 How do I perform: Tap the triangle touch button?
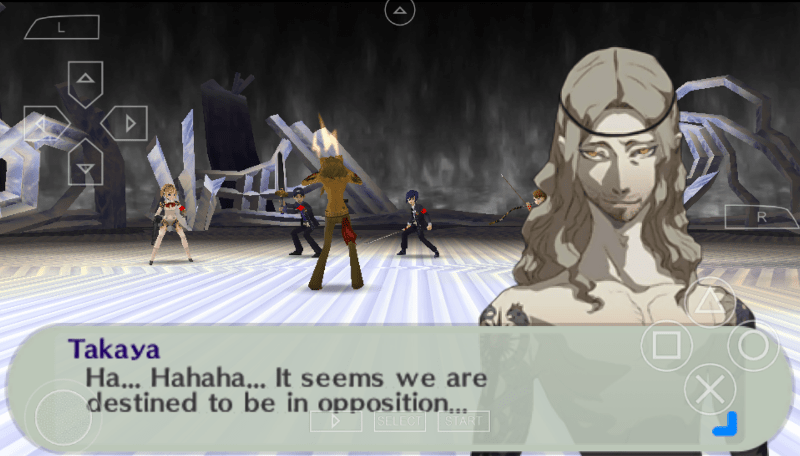[709, 301]
